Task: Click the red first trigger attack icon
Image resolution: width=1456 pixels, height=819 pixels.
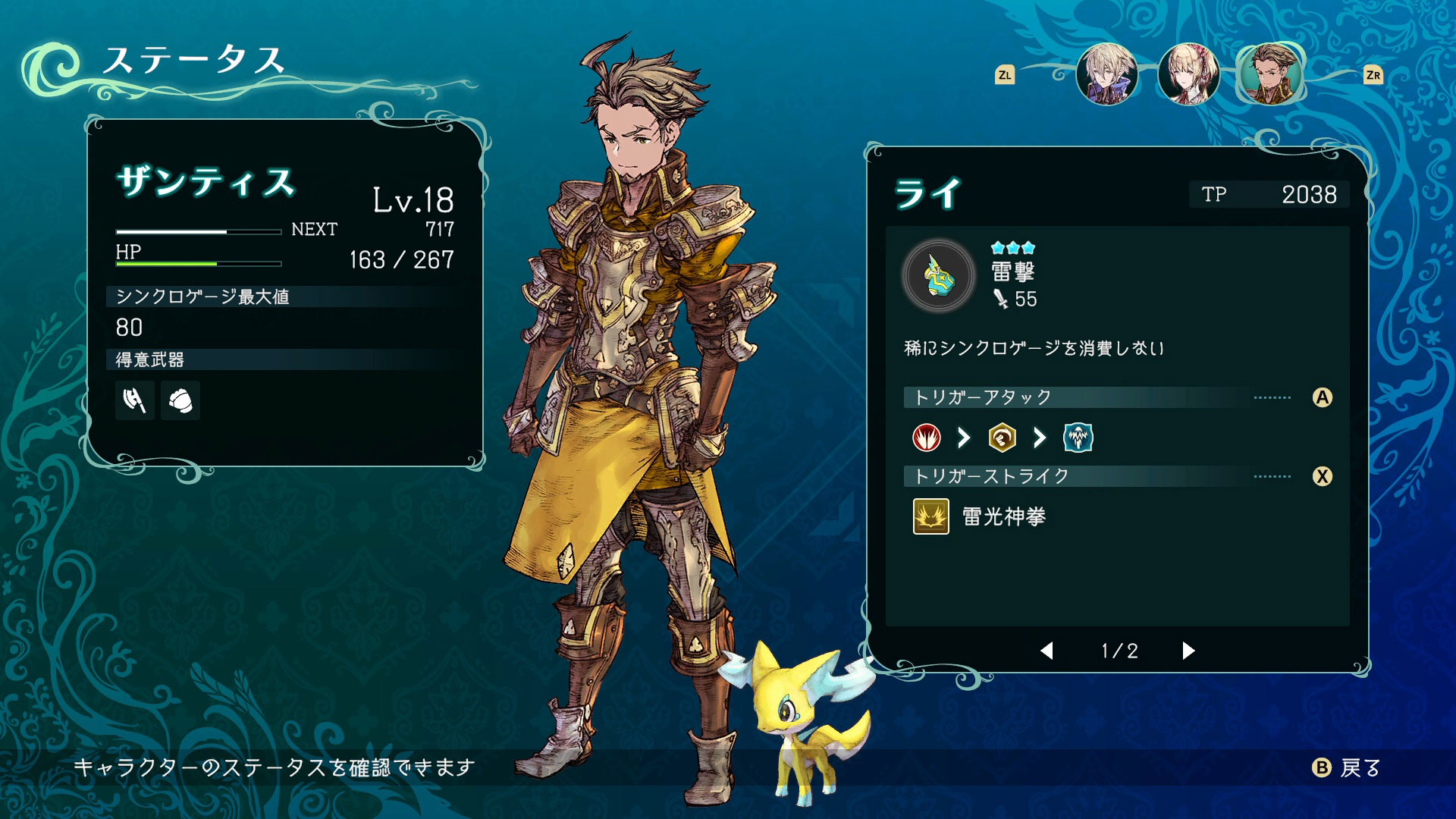Action: [926, 438]
